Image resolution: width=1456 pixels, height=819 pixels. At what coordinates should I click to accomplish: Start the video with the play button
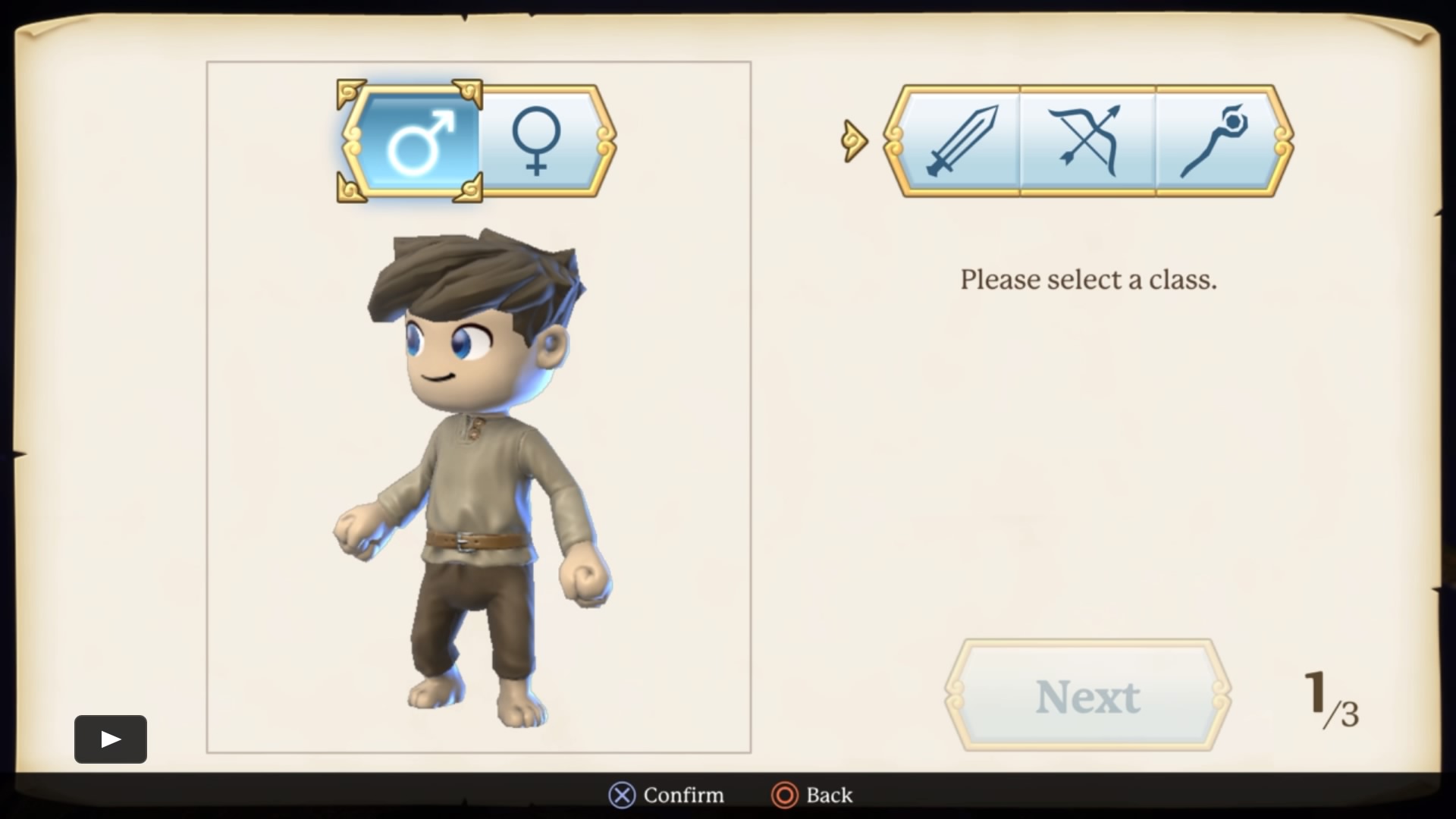point(111,739)
